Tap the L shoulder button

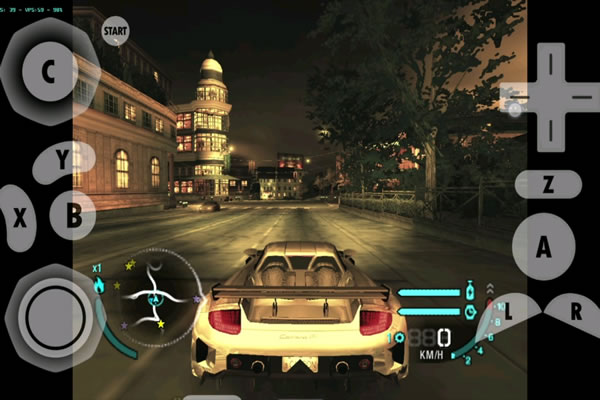[510, 311]
